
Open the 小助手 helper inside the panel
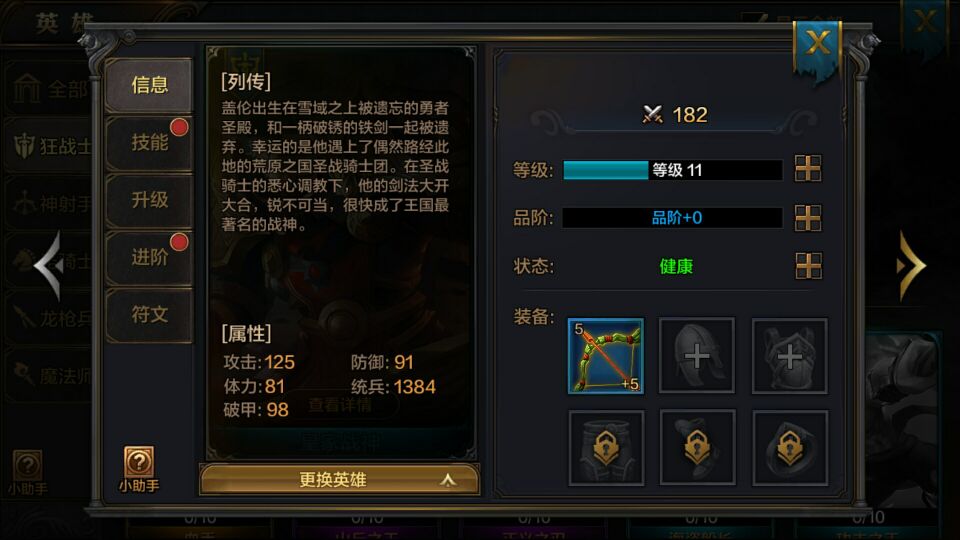pos(139,469)
